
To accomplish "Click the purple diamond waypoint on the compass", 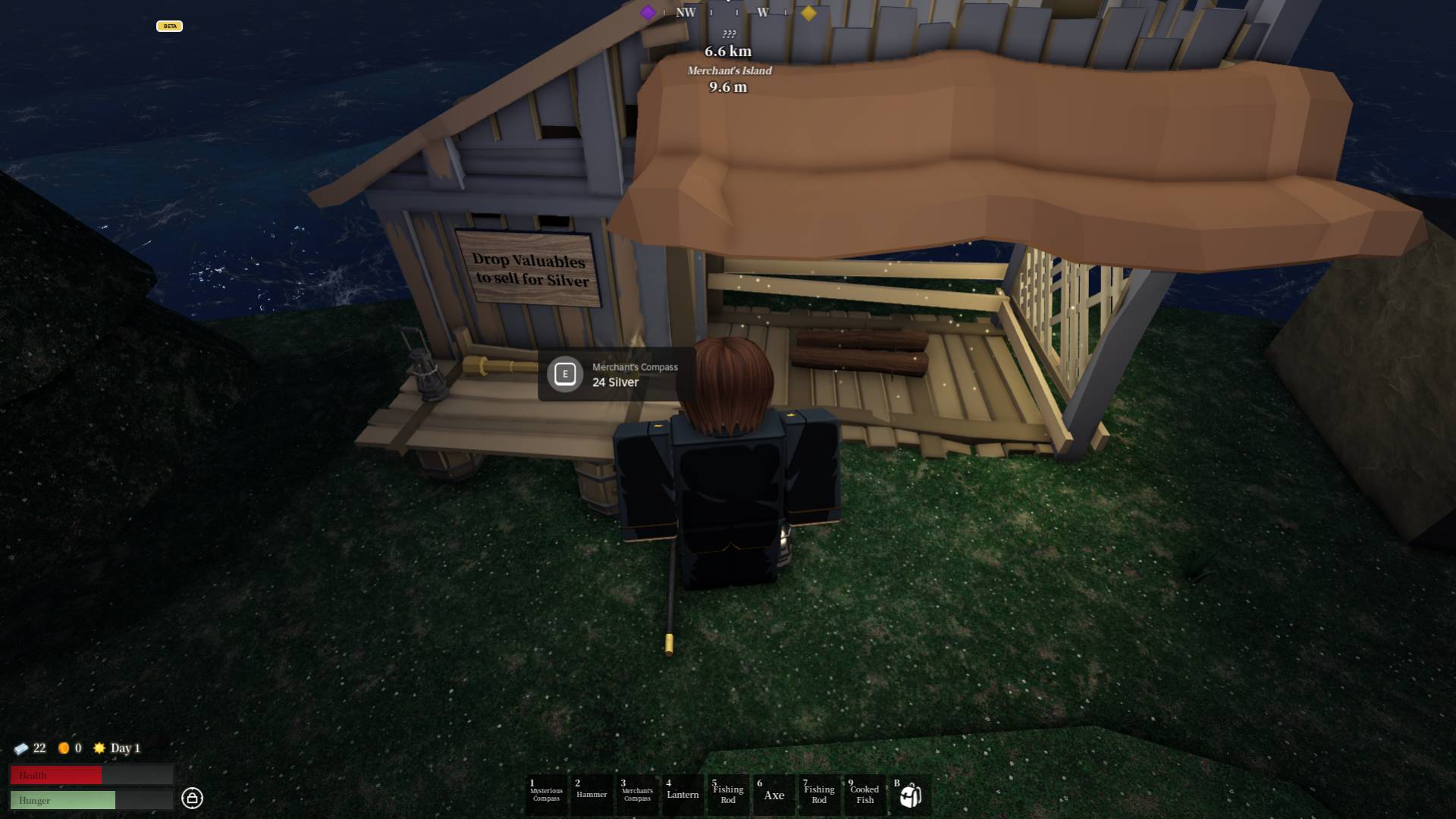I will point(648,13).
